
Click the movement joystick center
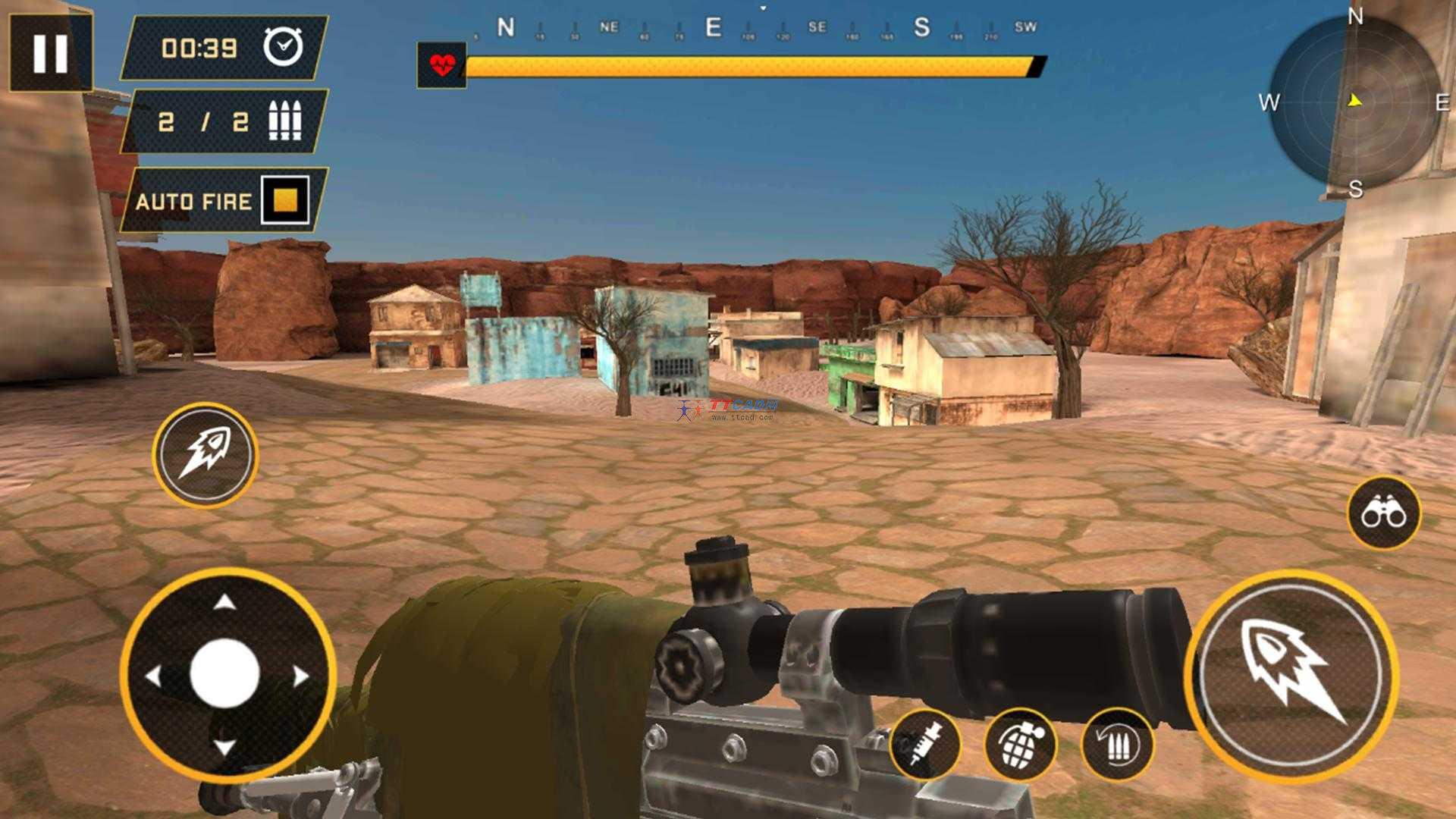(x=225, y=673)
